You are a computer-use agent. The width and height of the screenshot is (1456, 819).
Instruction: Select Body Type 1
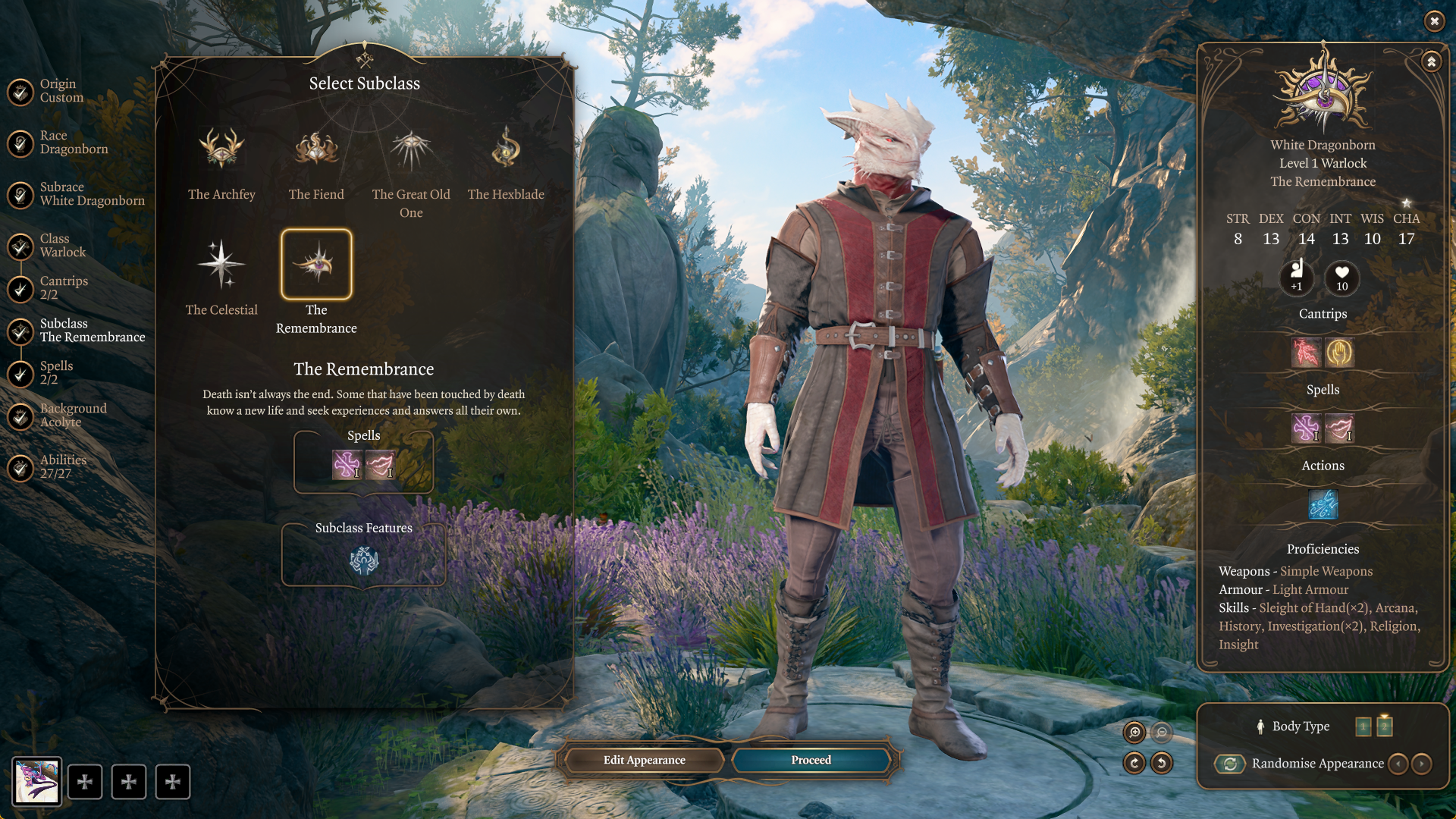point(1362,726)
